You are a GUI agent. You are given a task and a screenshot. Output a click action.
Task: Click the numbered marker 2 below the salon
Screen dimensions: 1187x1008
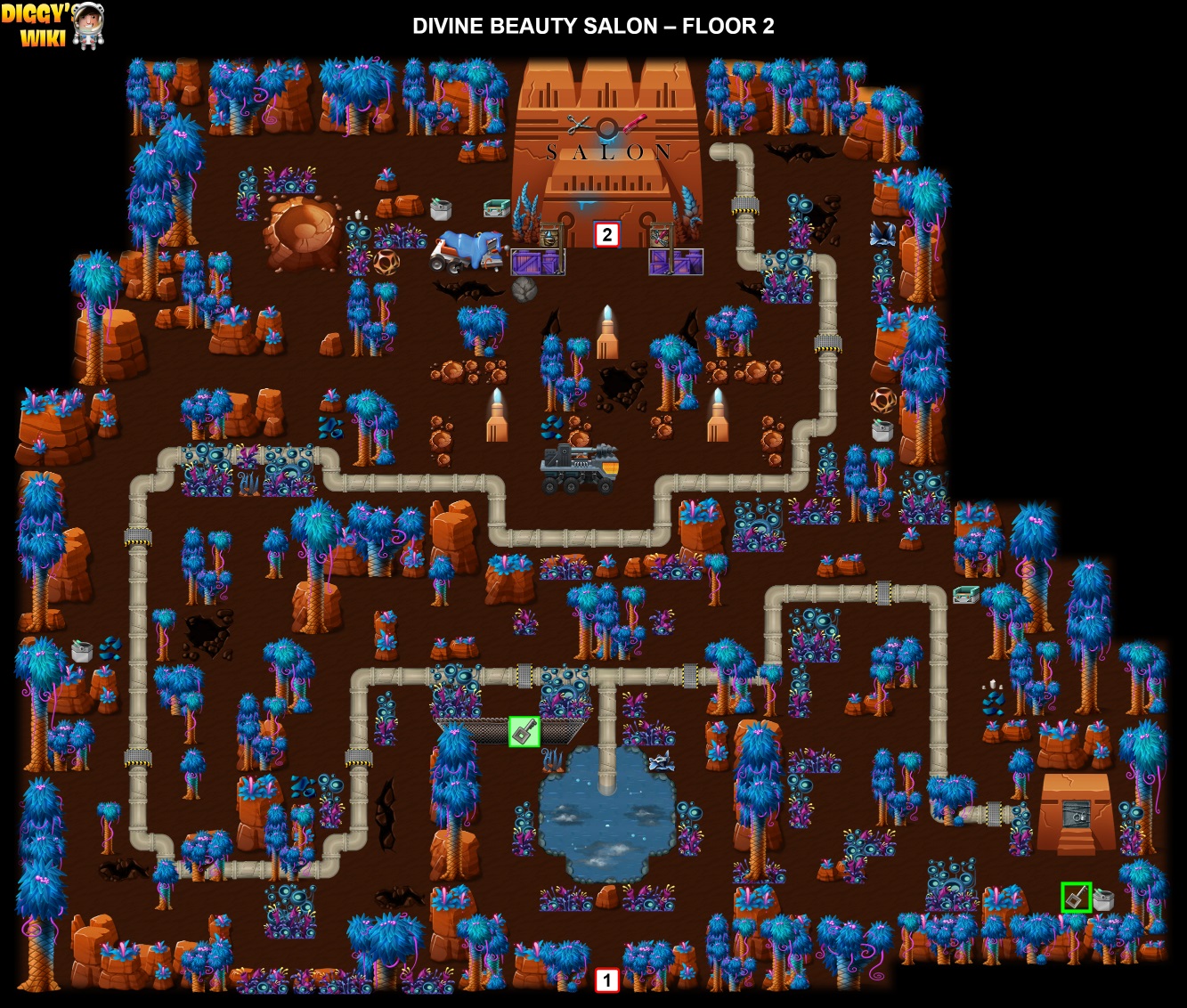pyautogui.click(x=606, y=234)
